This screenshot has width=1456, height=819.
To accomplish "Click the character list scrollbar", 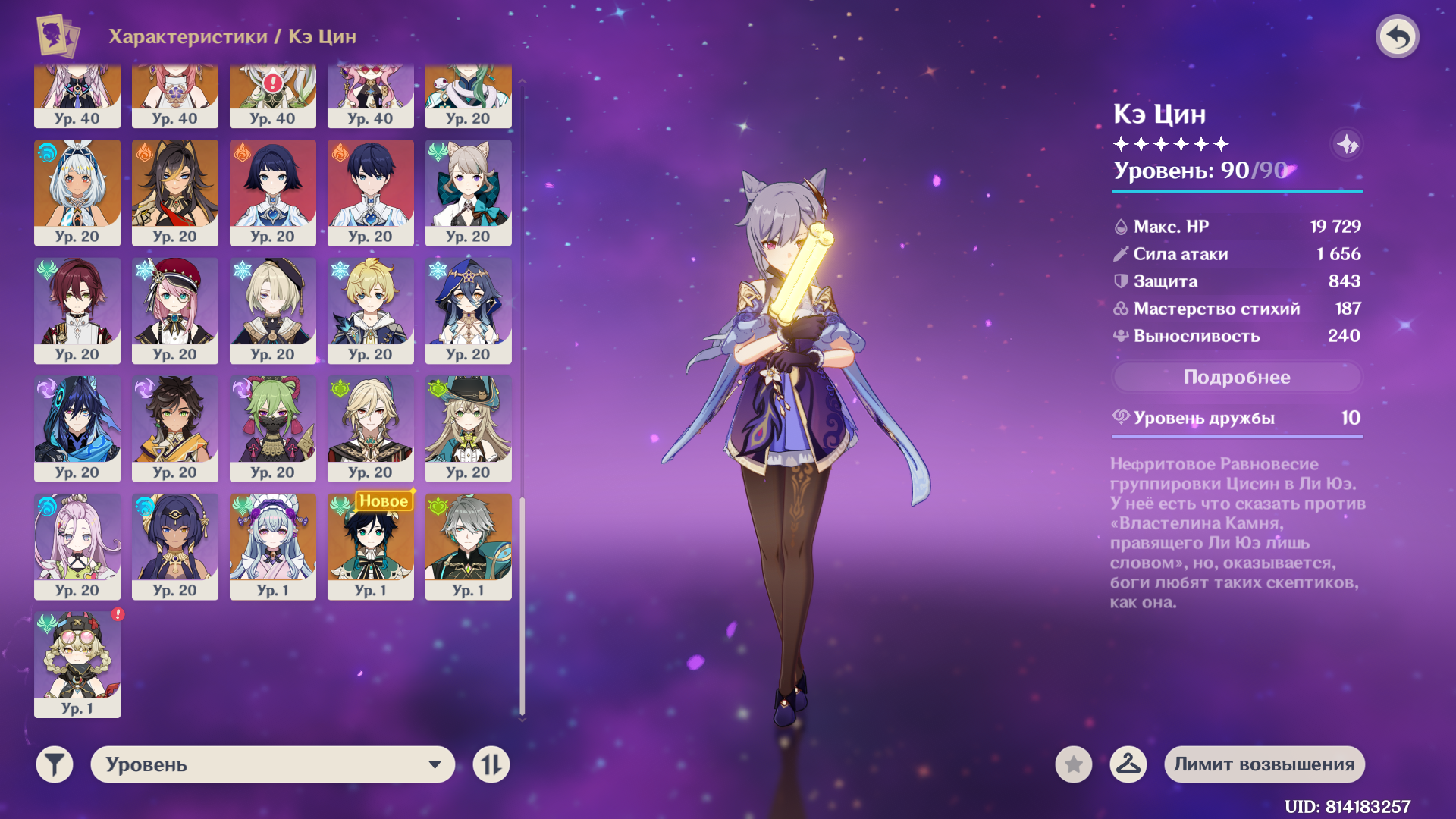I will pos(522,606).
